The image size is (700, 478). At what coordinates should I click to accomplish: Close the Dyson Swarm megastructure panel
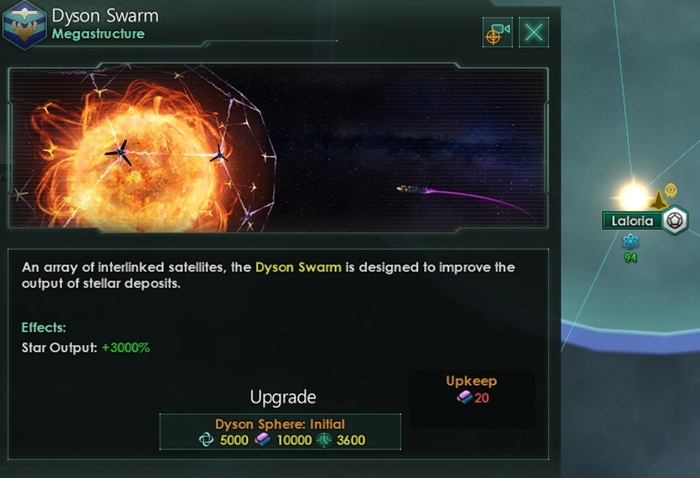tap(535, 32)
